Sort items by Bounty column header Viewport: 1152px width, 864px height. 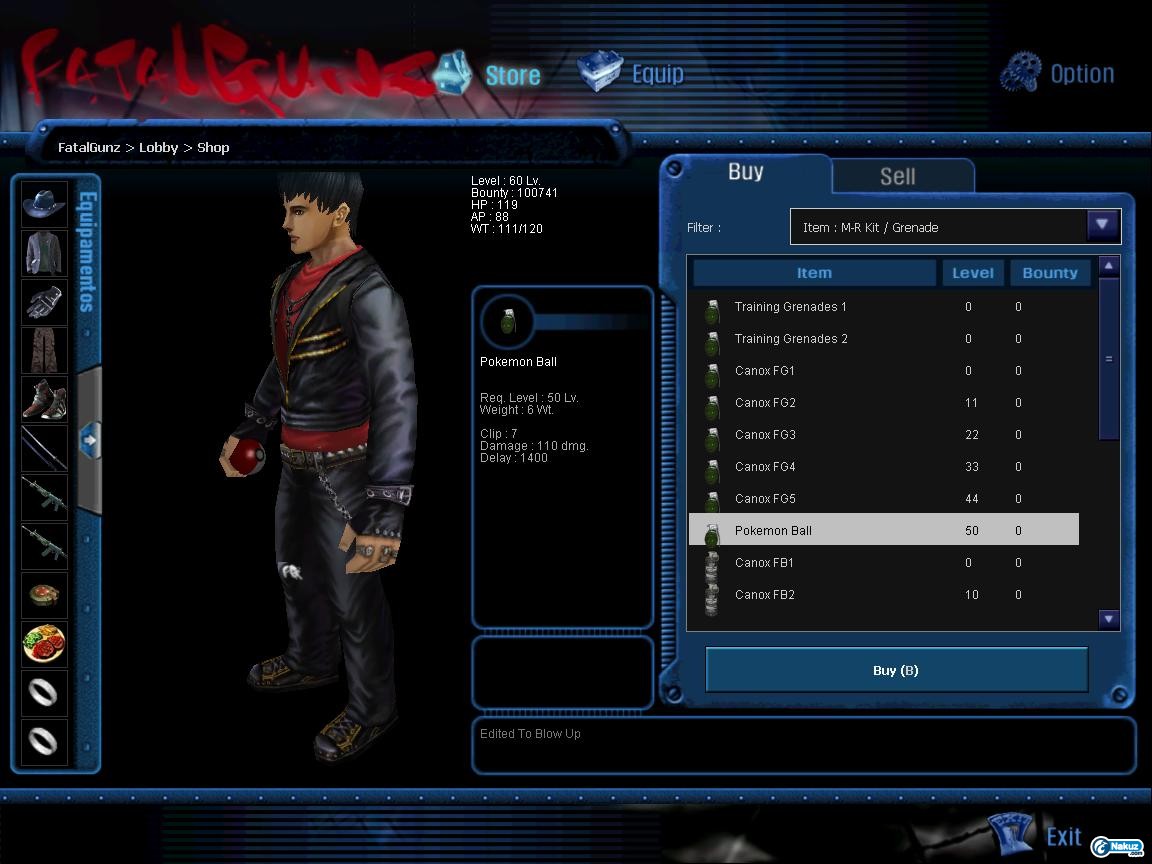click(1049, 273)
